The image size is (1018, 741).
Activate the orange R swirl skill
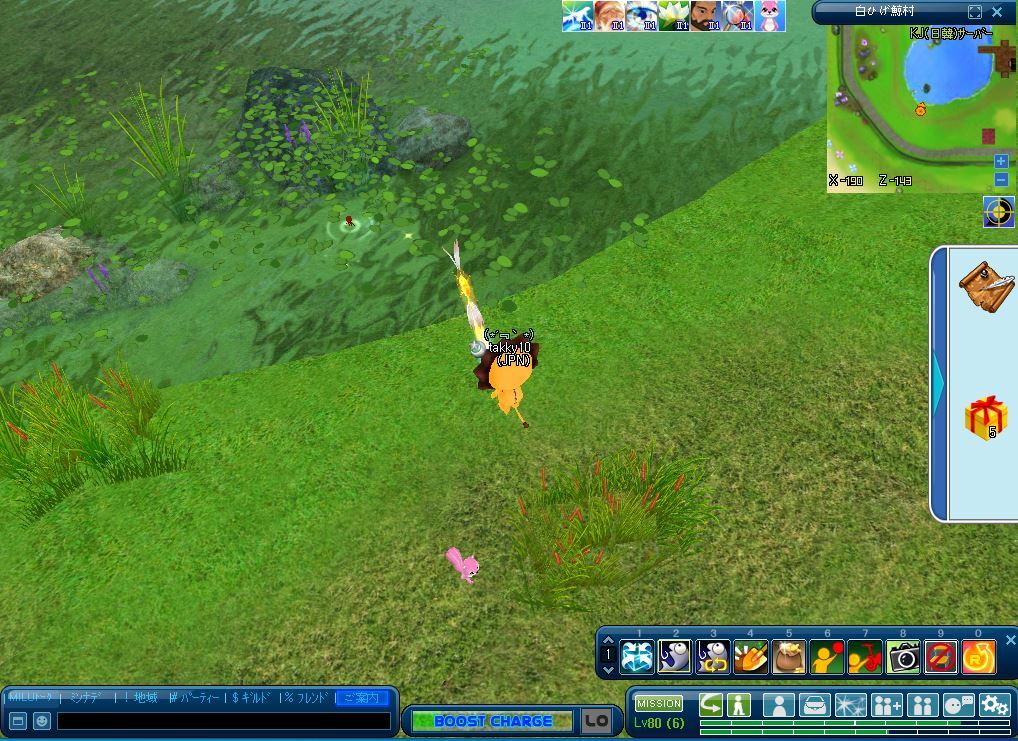[978, 657]
